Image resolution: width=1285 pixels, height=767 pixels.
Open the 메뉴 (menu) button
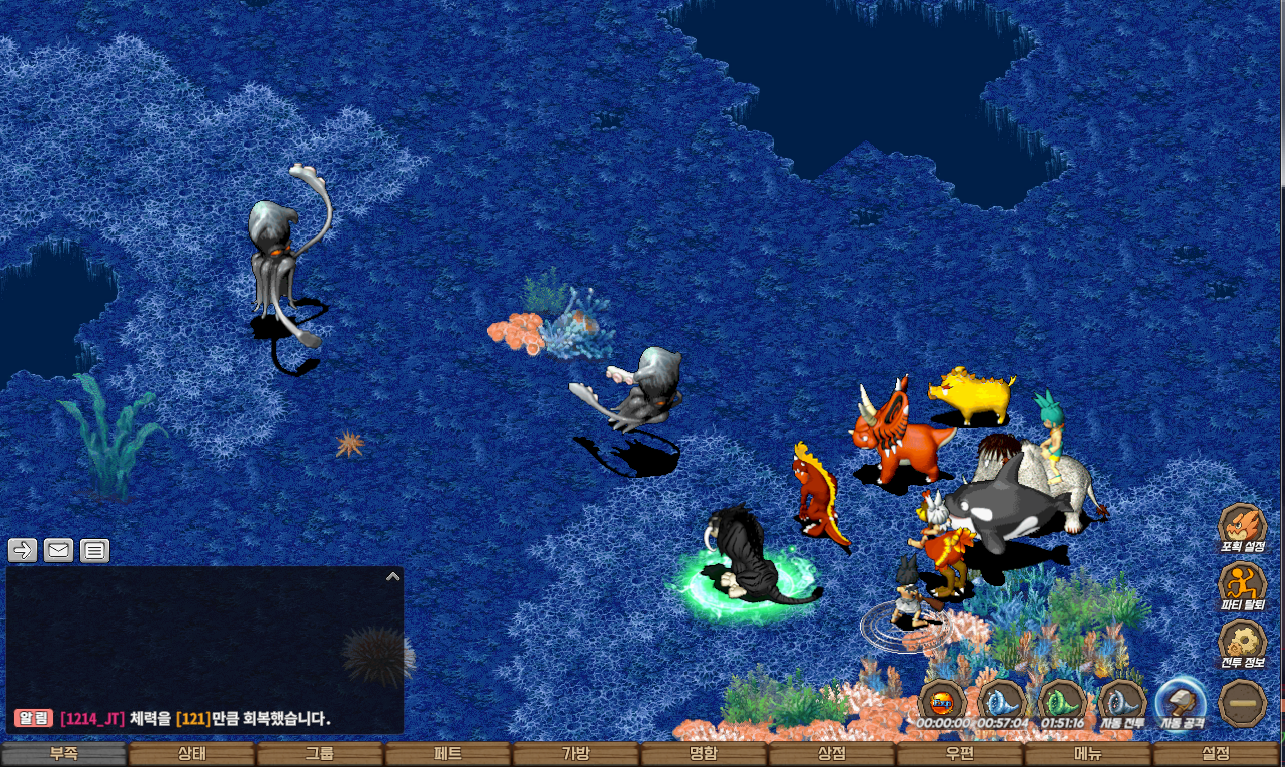pos(1088,755)
